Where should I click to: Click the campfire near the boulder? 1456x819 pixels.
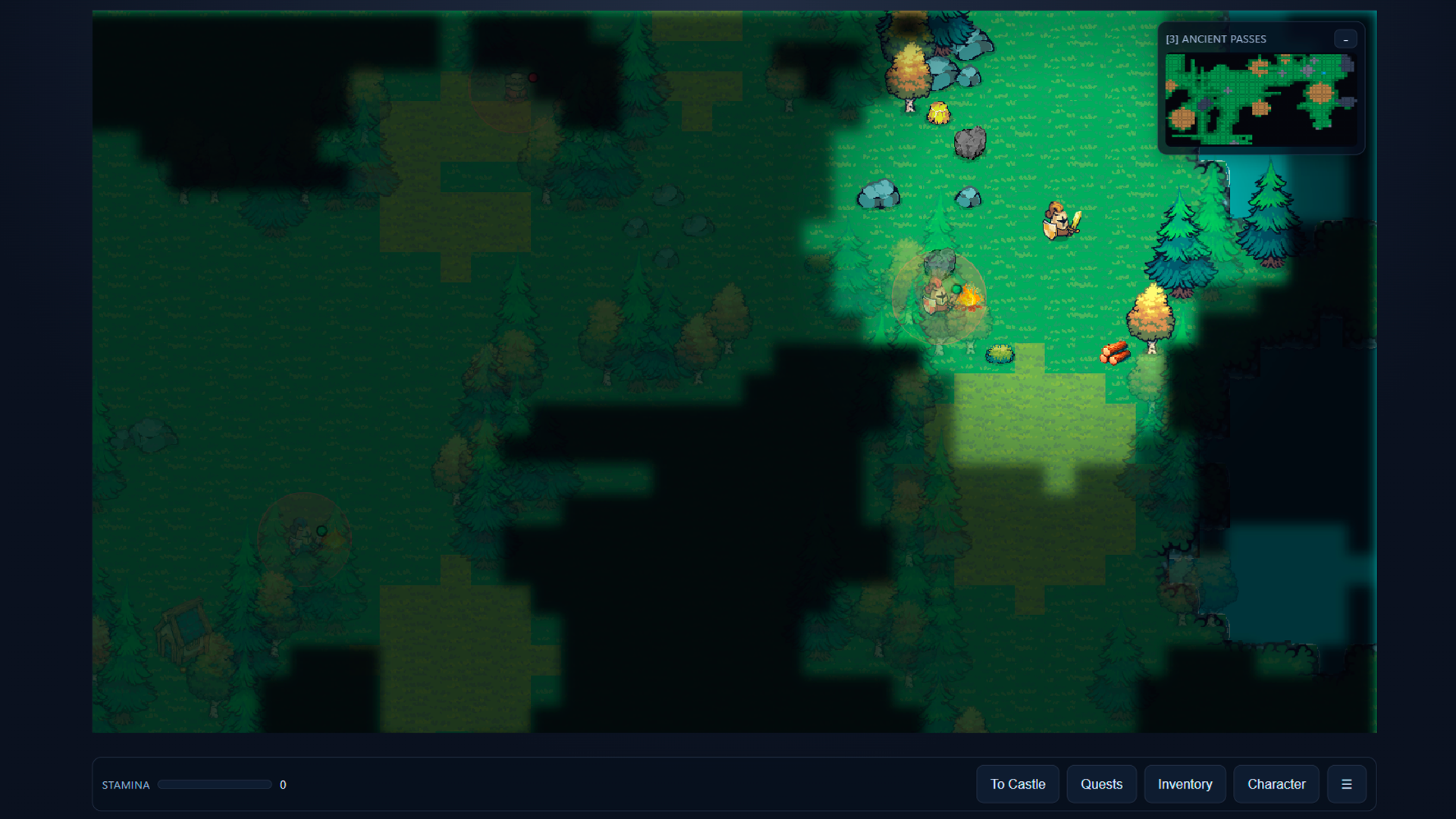coord(971,299)
